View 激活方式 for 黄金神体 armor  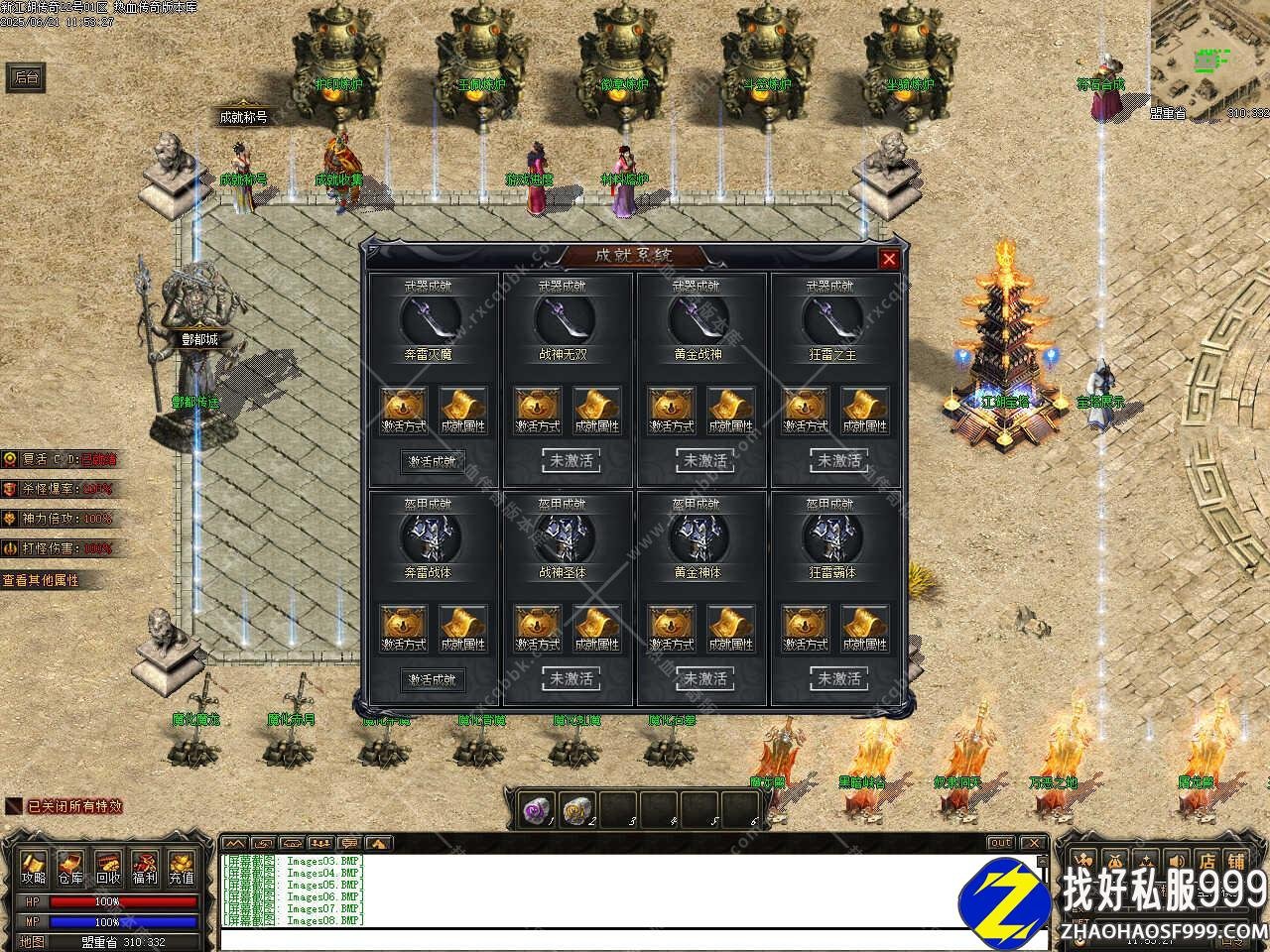coord(672,629)
